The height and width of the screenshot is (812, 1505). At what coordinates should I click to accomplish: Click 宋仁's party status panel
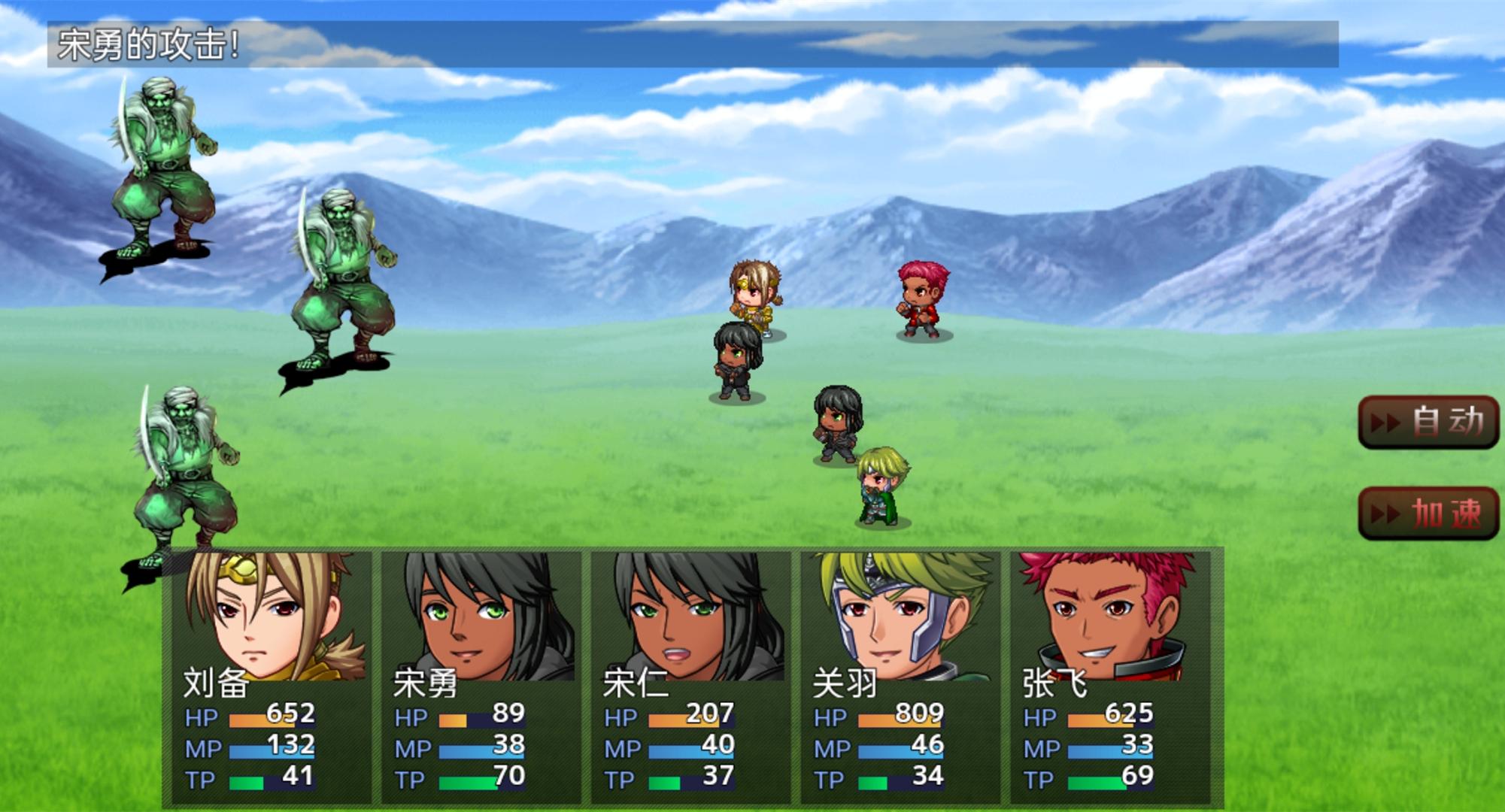(690, 677)
